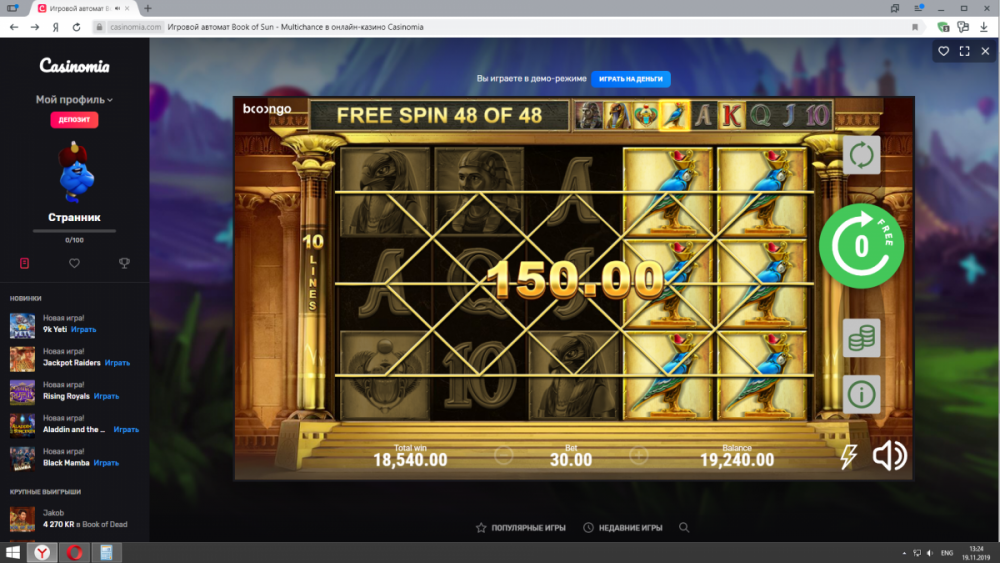Open the coin stack bet settings
Viewport: 1000px width, 563px height.
(x=861, y=338)
